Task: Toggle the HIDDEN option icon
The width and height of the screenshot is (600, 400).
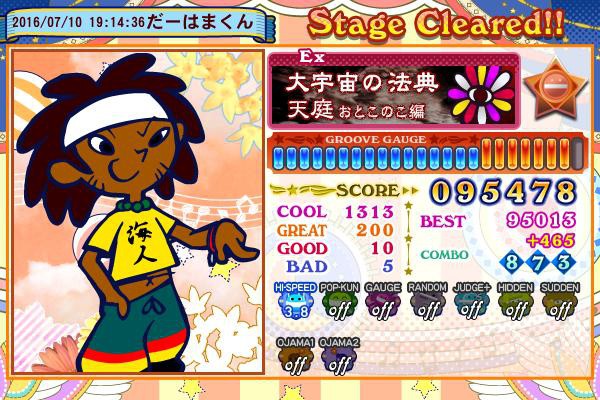Action: pos(515,305)
